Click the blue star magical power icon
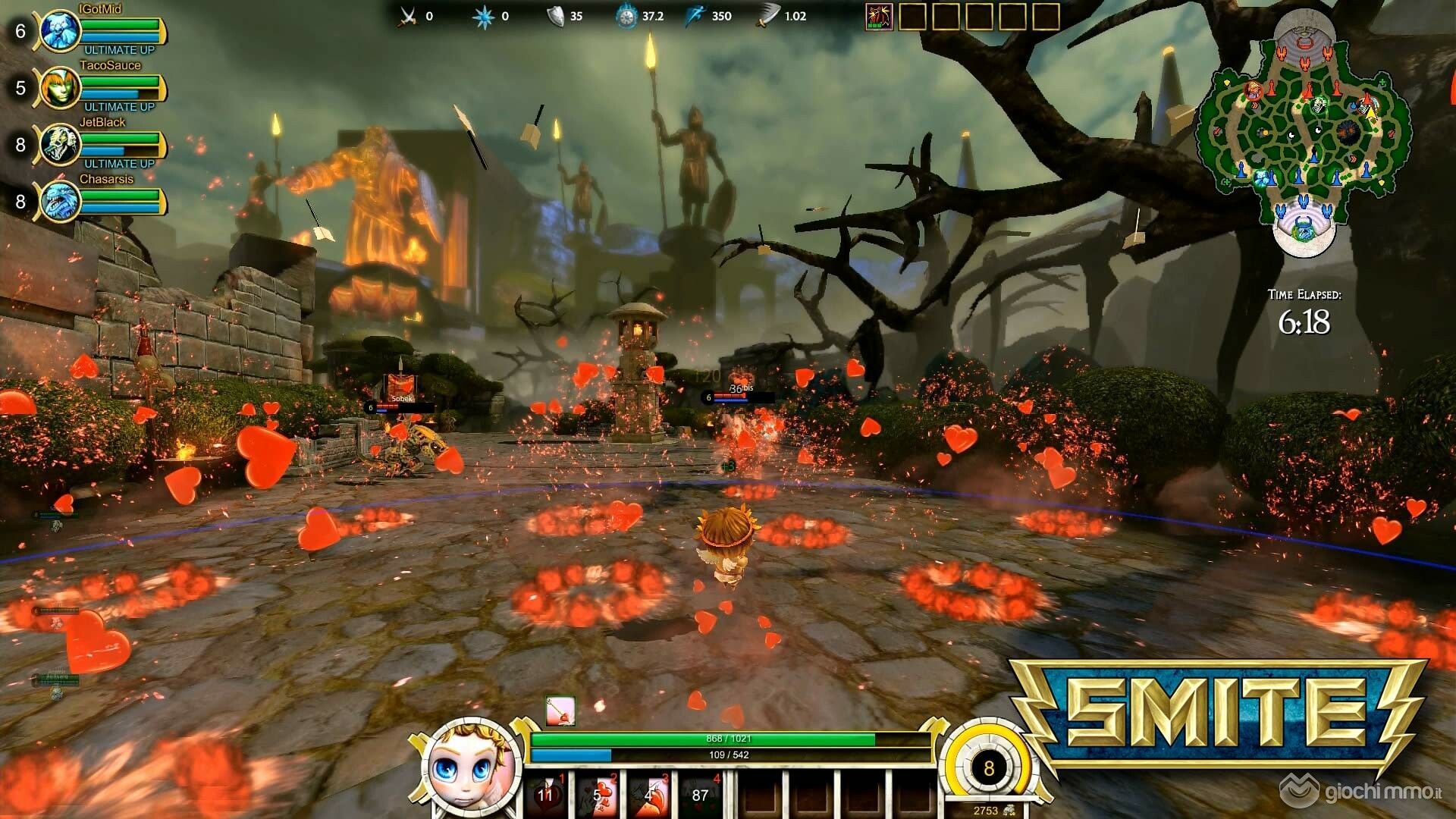The width and height of the screenshot is (1456, 819). tap(483, 16)
